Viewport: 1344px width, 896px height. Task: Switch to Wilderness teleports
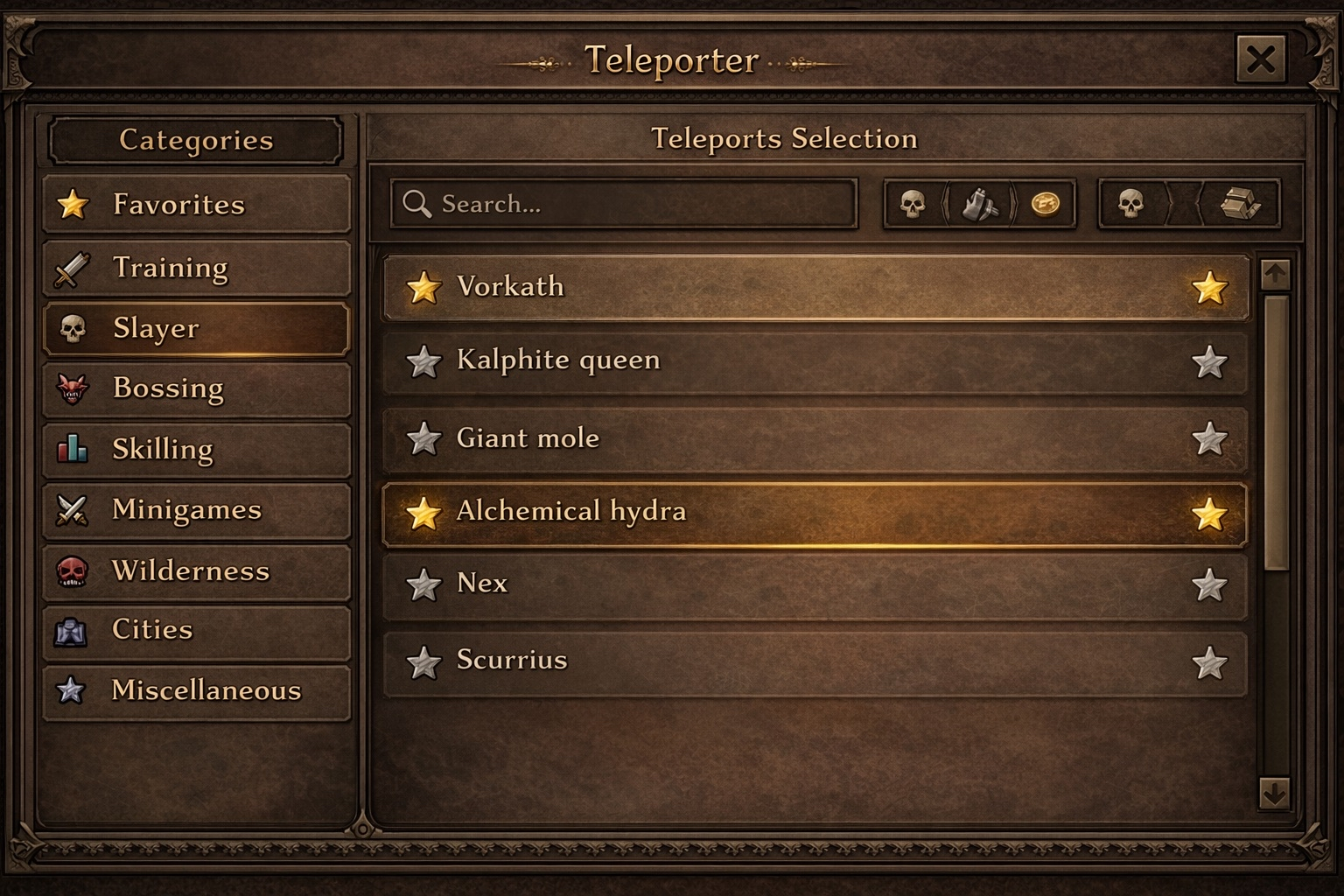(197, 571)
